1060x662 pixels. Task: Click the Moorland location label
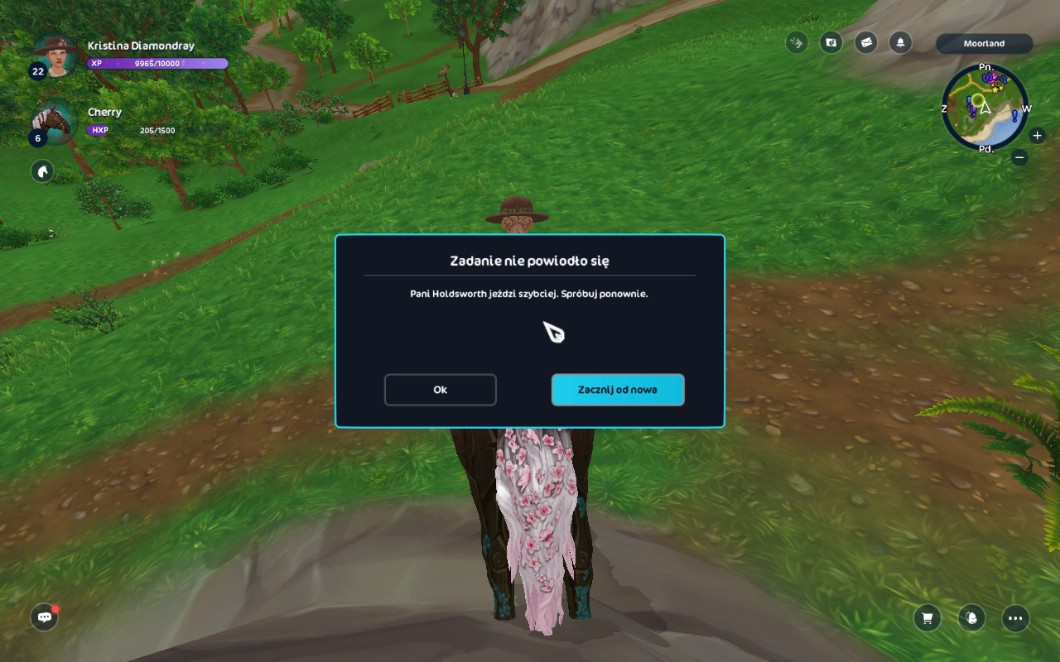pos(984,44)
